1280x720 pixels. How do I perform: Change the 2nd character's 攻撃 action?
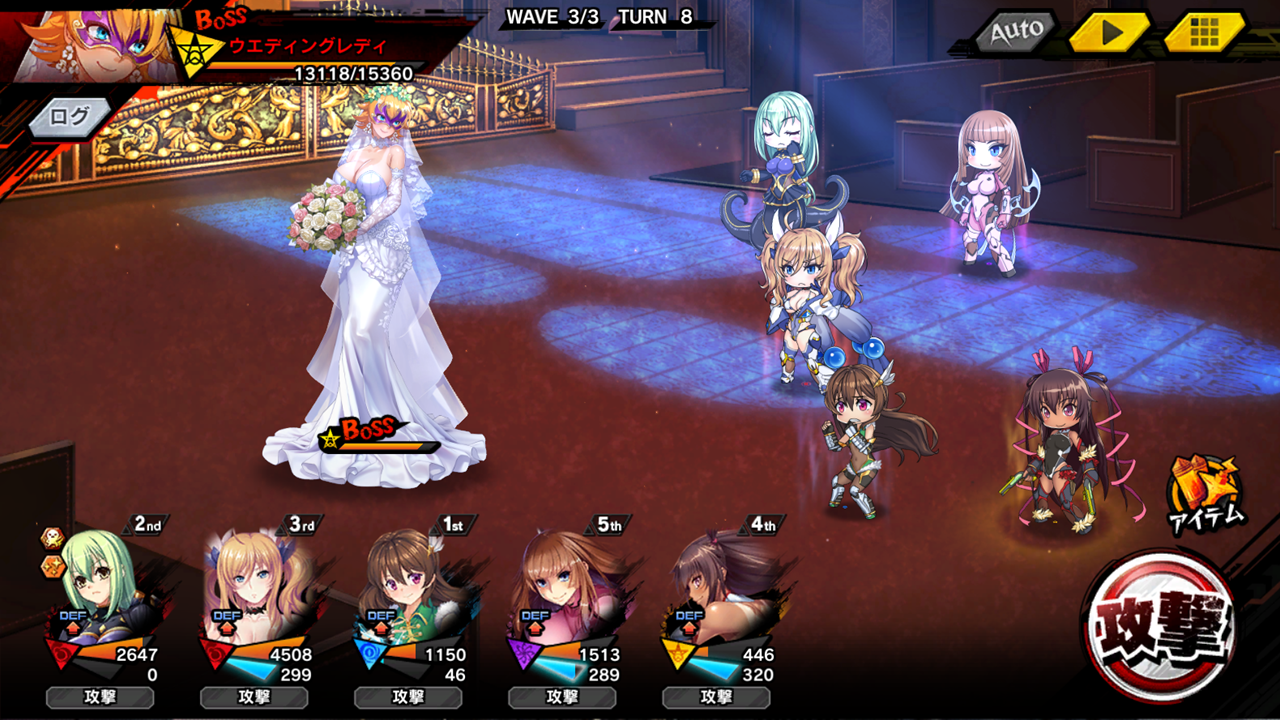(100, 697)
